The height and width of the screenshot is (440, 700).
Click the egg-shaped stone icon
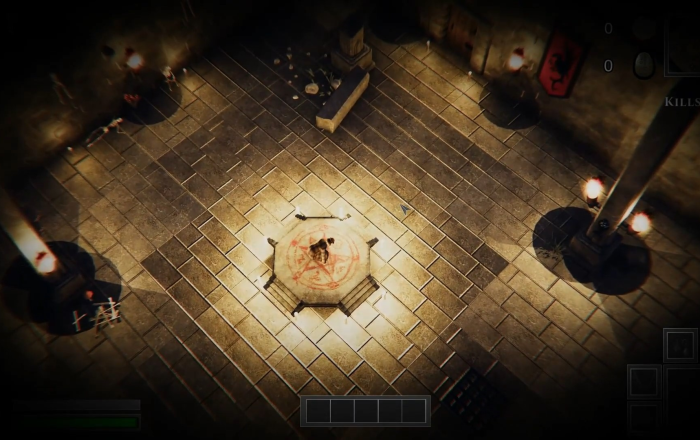pos(644,65)
